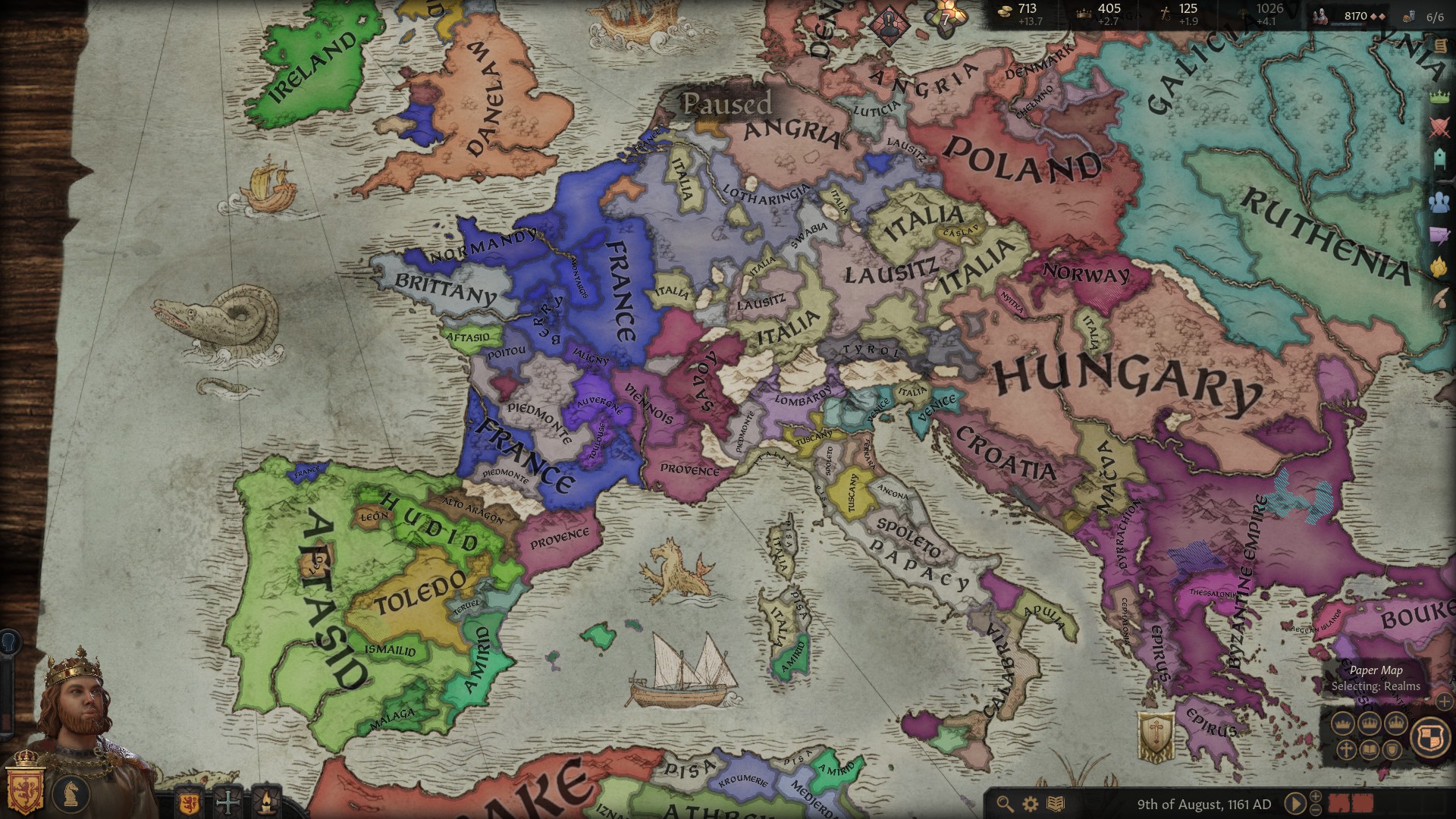
Task: Open the Vassals panel via blue figures icon
Action: tap(1441, 201)
